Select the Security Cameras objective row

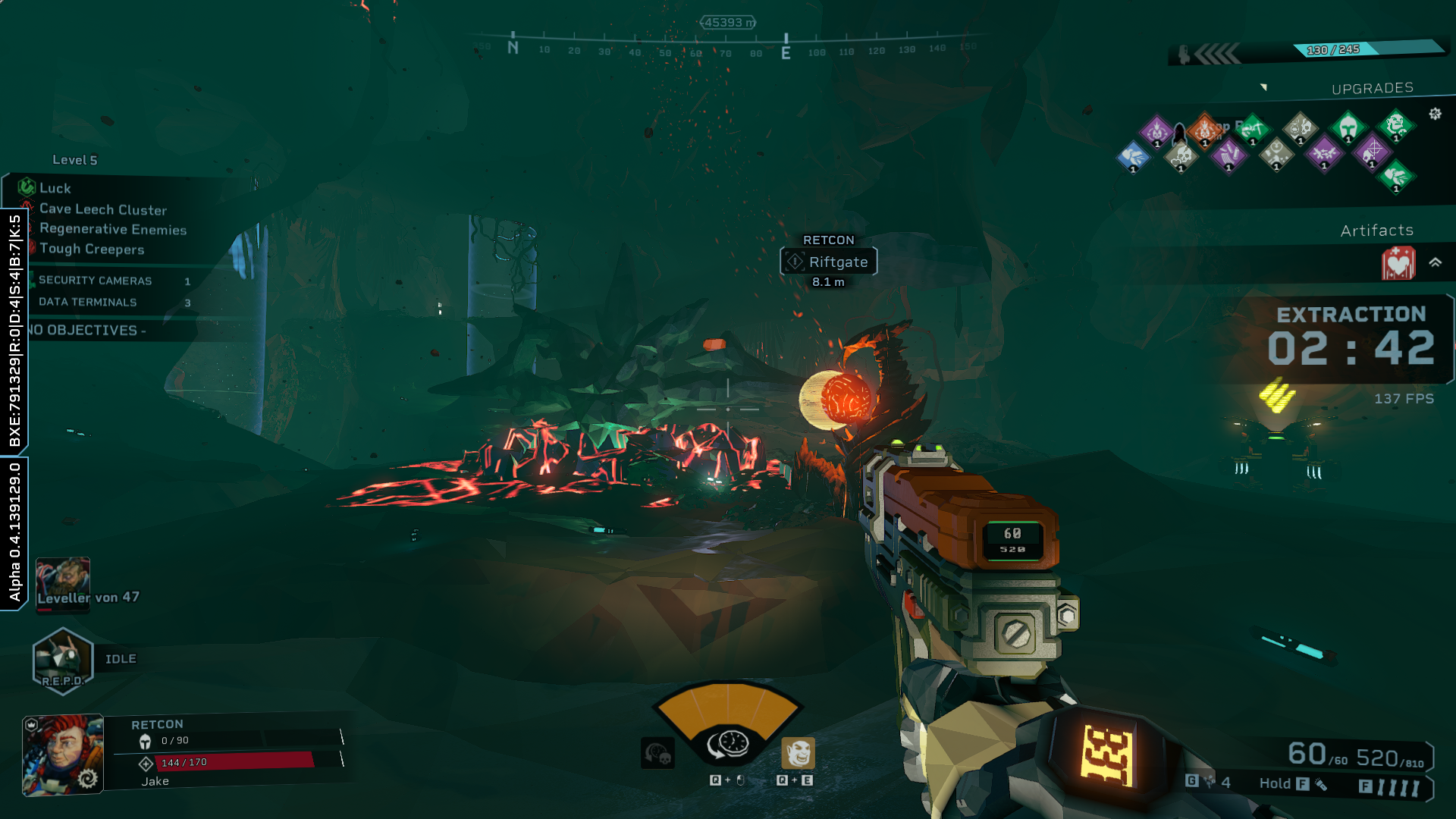coord(96,281)
